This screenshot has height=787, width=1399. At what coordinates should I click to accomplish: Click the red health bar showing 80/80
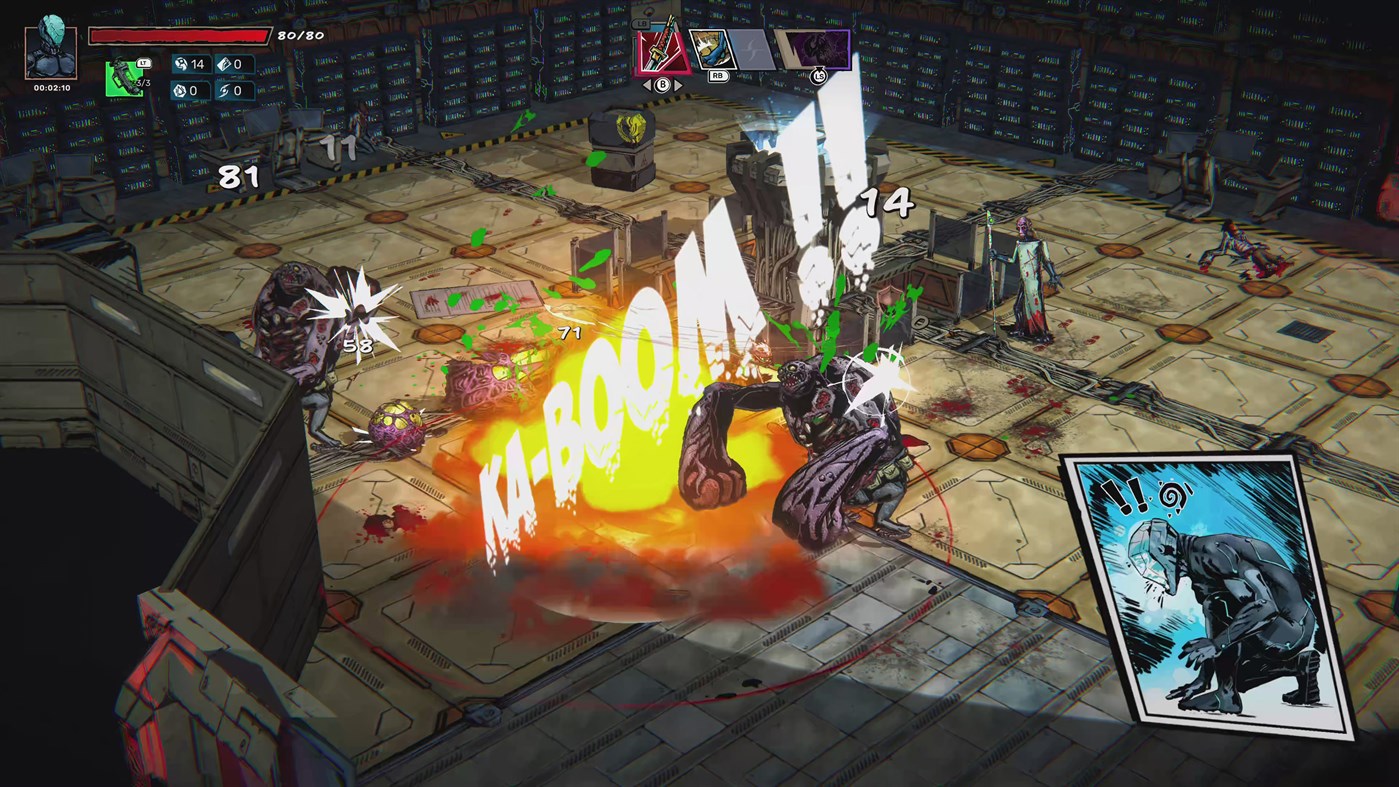point(180,36)
